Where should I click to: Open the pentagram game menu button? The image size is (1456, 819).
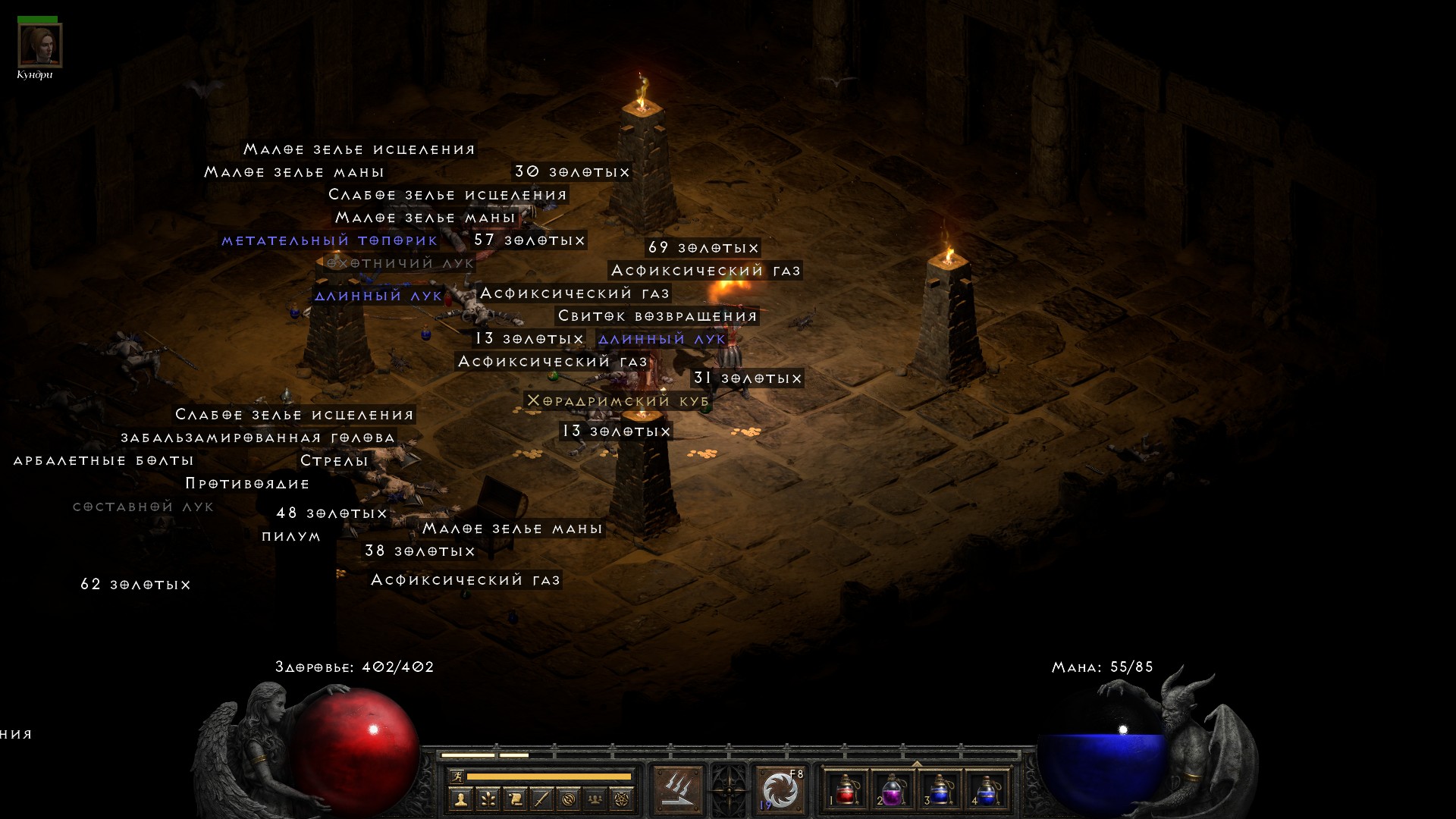point(623,799)
